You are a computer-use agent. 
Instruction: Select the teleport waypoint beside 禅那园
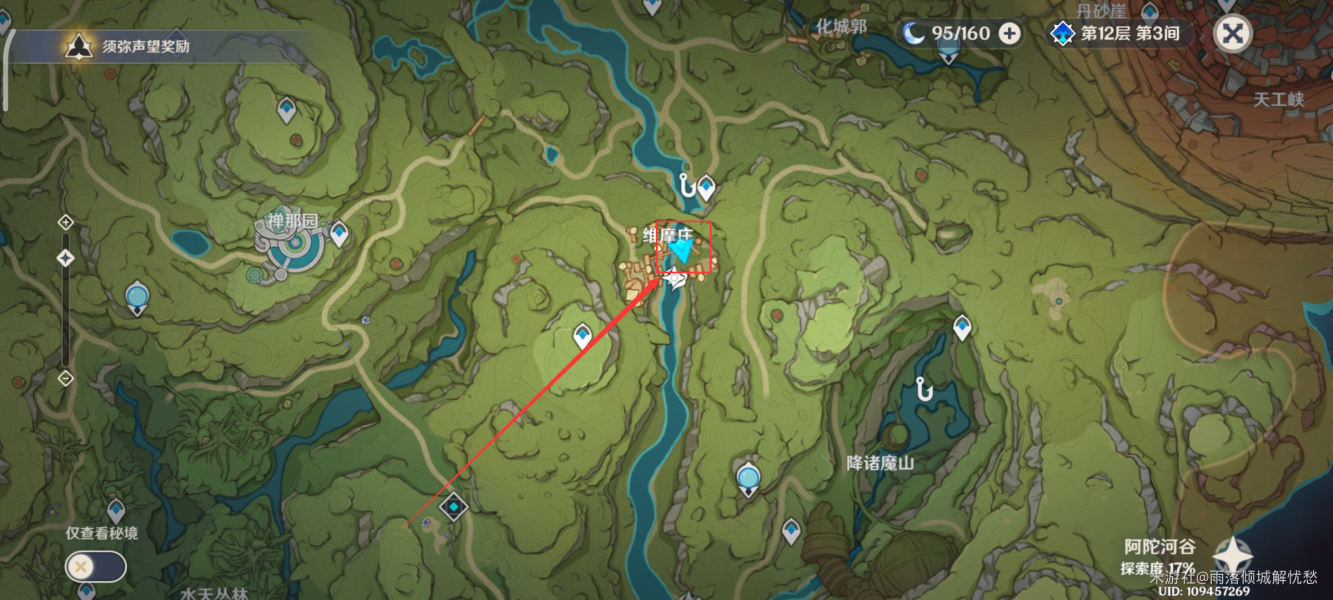339,233
